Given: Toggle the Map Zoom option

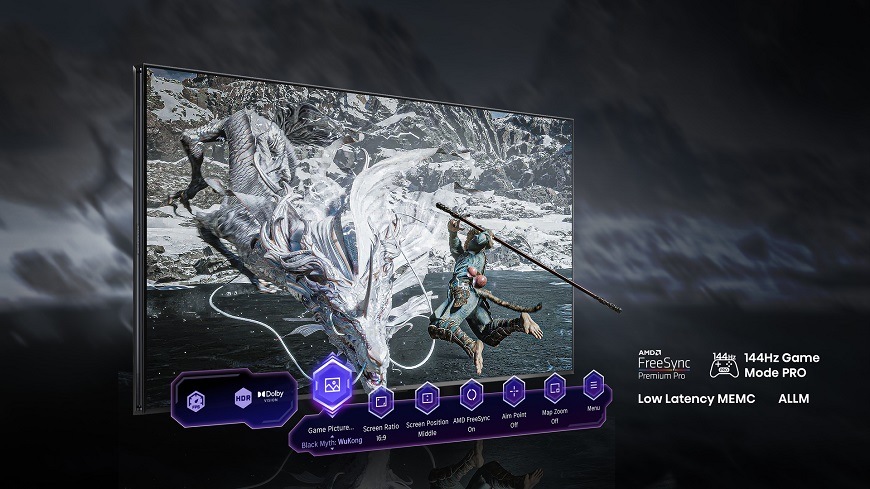Looking at the screenshot, I should 555,388.
